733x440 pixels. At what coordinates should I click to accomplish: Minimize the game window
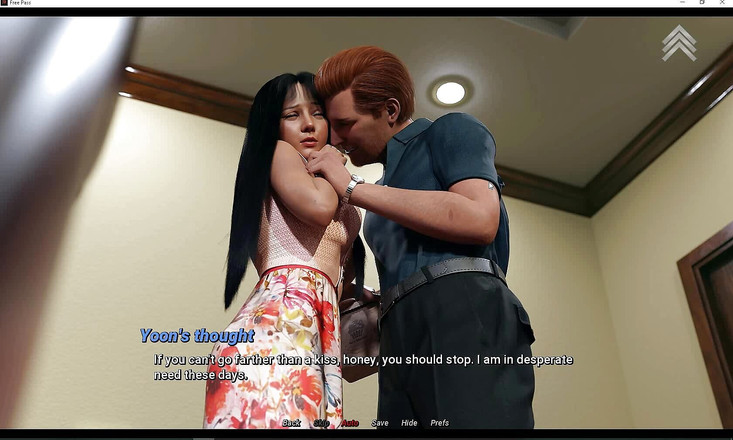pos(682,3)
